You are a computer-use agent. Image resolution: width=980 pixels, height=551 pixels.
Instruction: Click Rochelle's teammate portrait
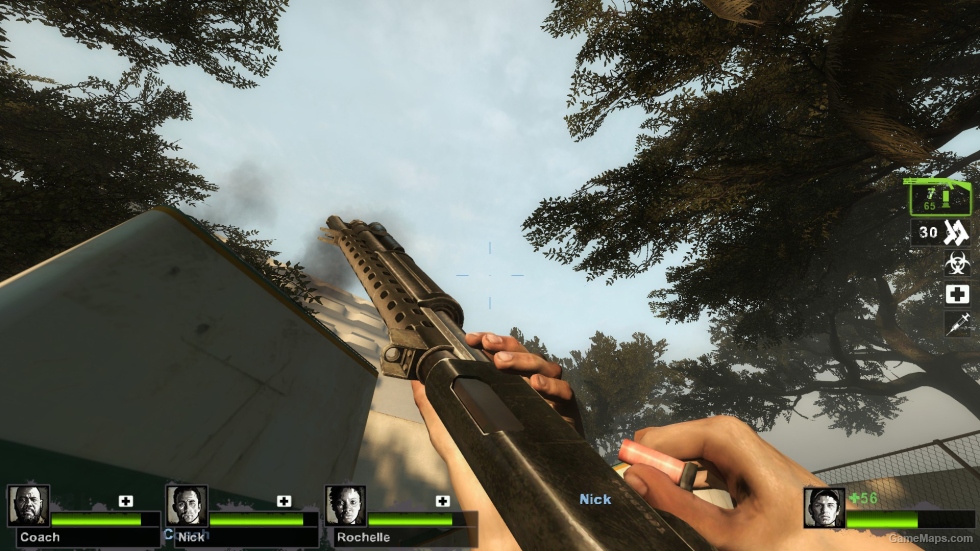coord(345,506)
